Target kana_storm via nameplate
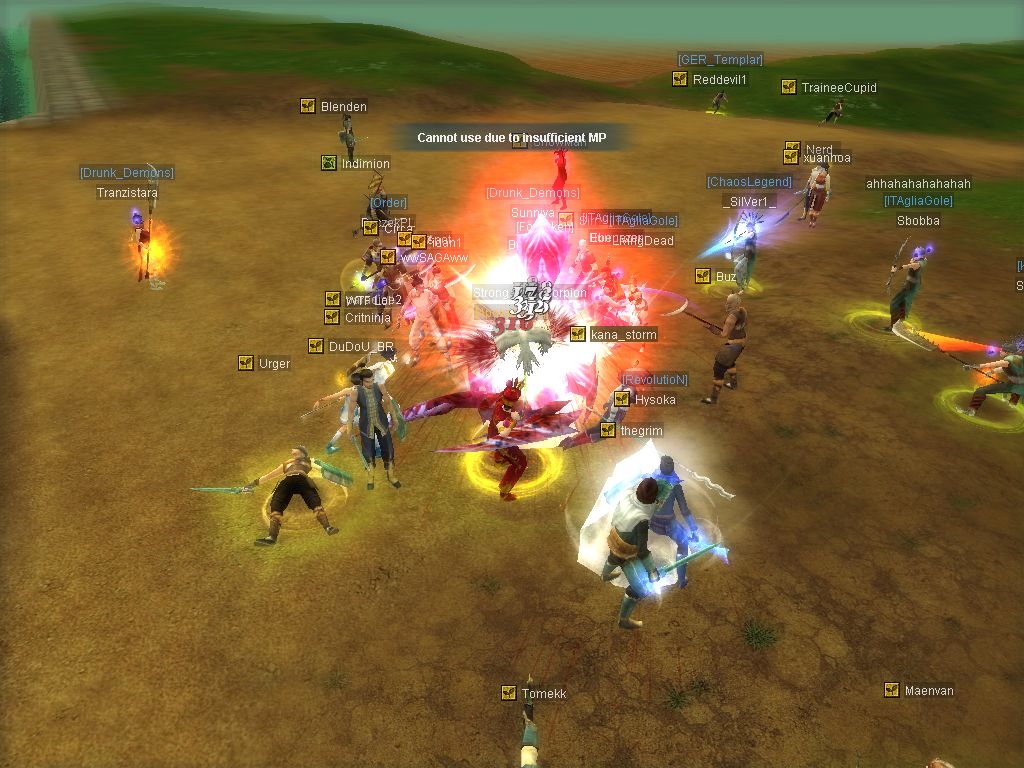This screenshot has width=1024, height=768. pyautogui.click(x=623, y=335)
